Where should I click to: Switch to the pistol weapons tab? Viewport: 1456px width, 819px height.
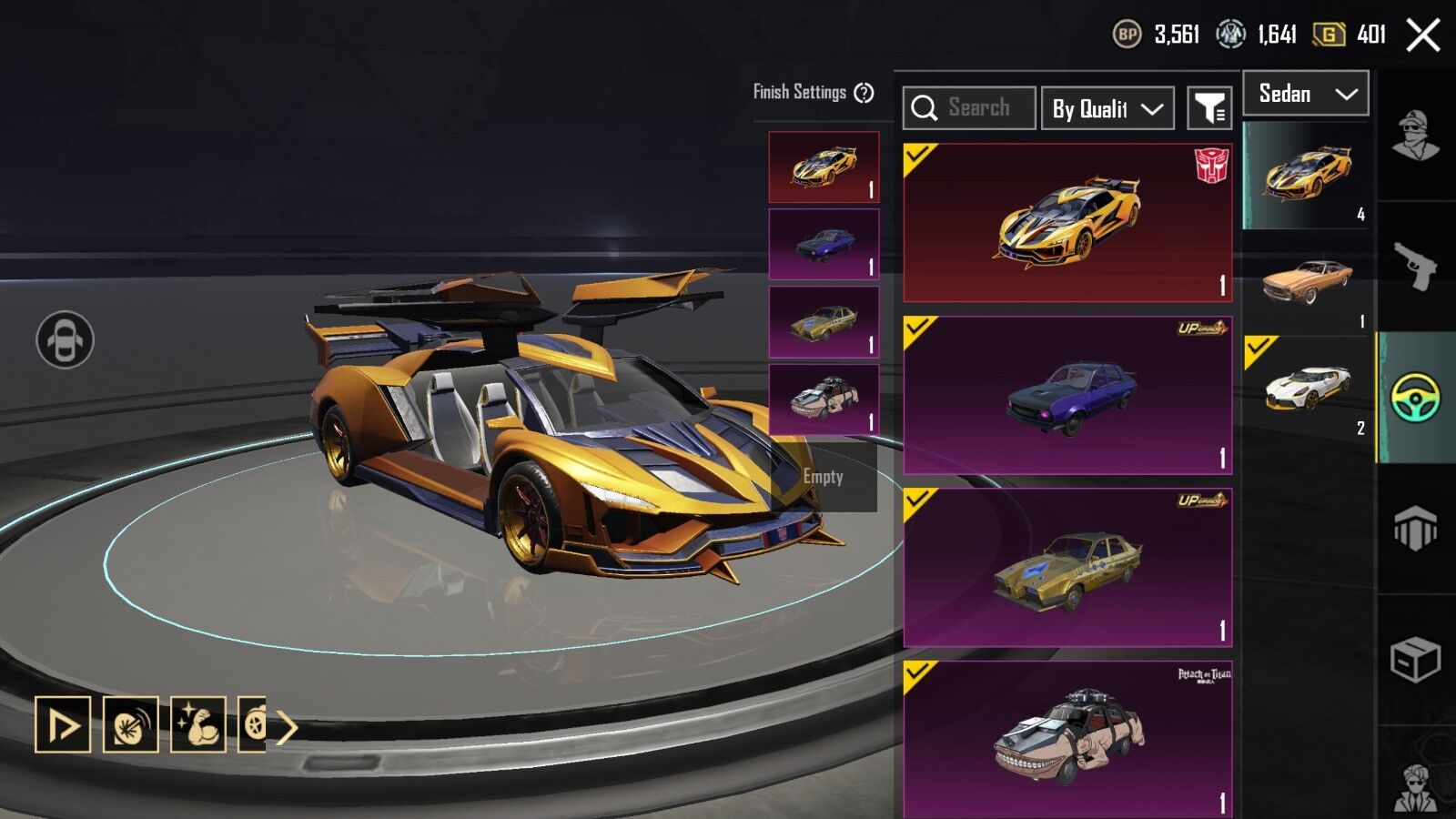[x=1415, y=267]
